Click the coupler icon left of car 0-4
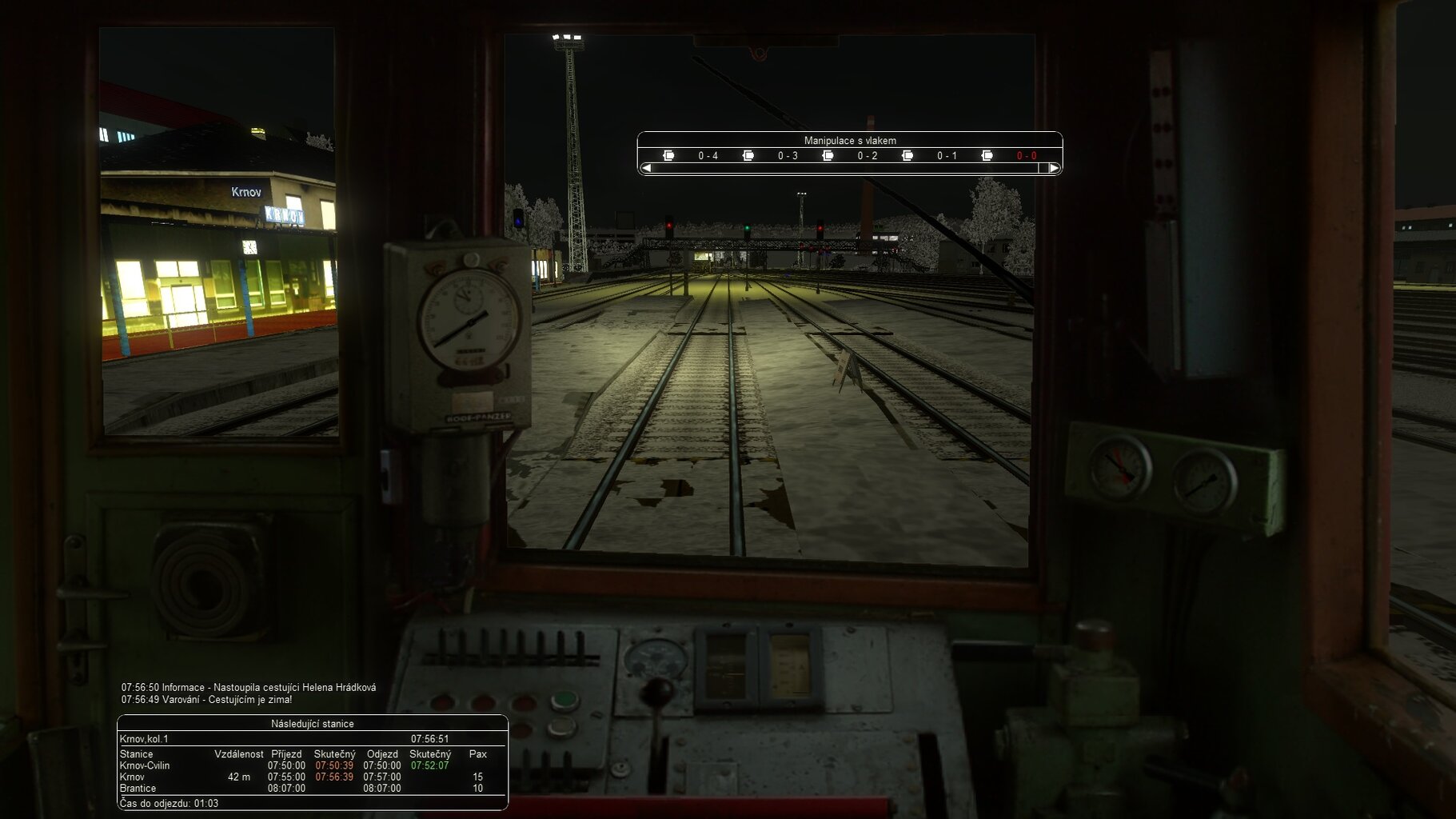This screenshot has width=1456, height=819. (x=668, y=155)
